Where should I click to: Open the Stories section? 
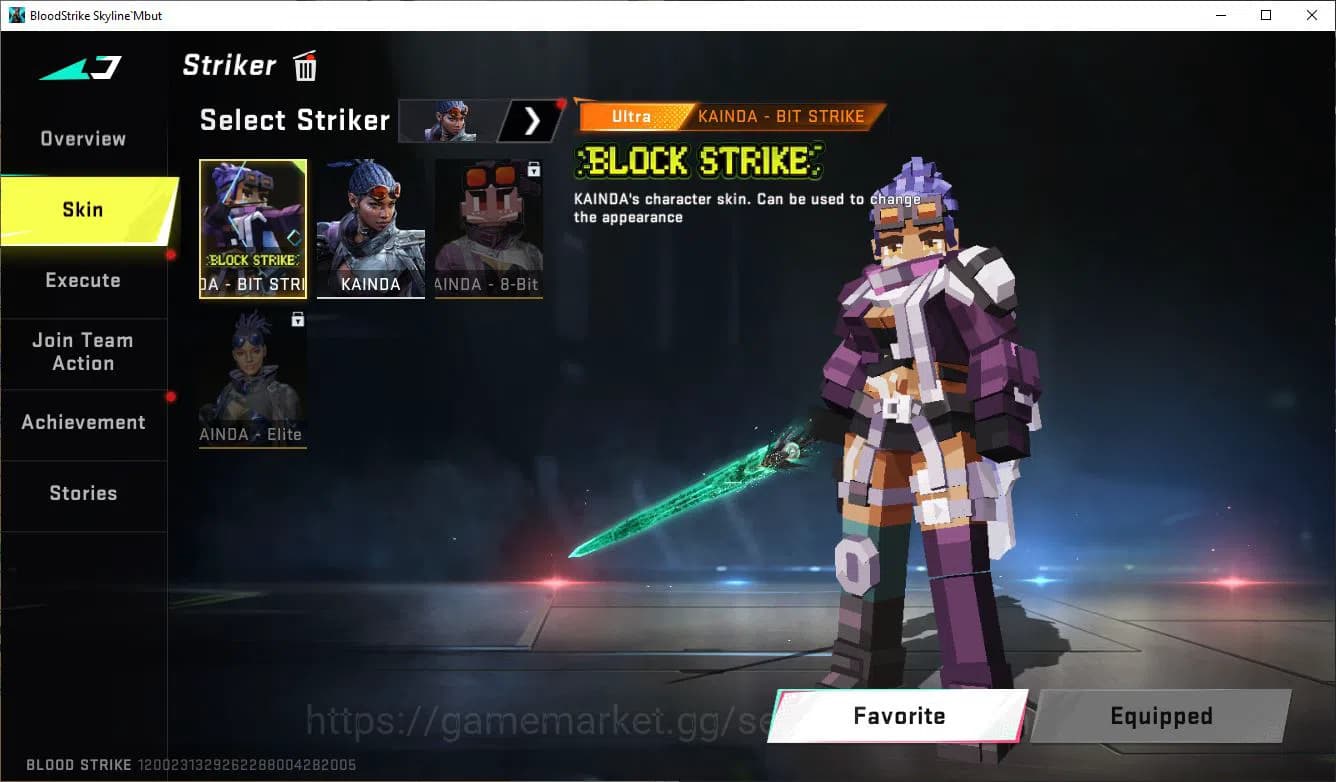83,493
